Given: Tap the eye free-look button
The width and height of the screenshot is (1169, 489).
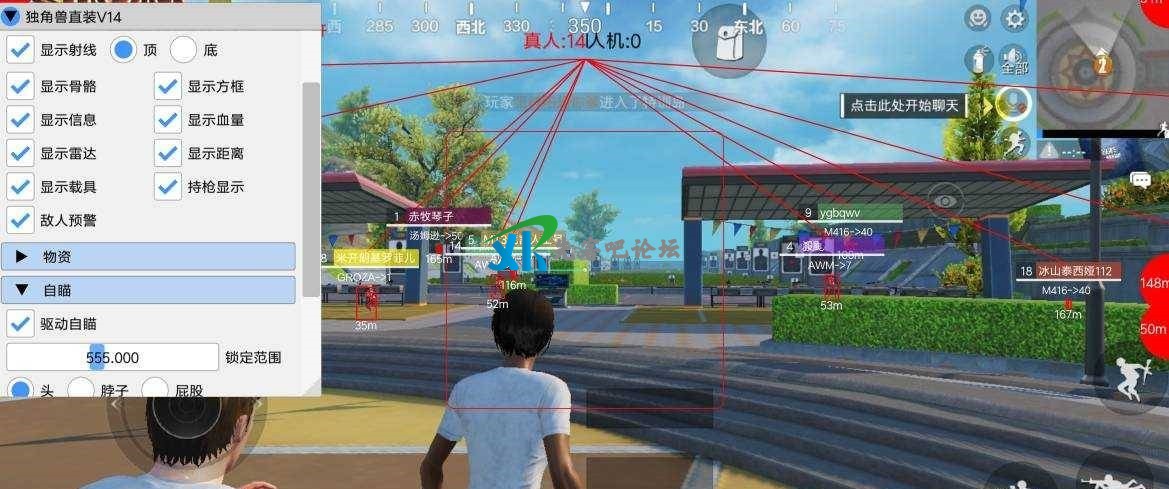Looking at the screenshot, I should 945,201.
